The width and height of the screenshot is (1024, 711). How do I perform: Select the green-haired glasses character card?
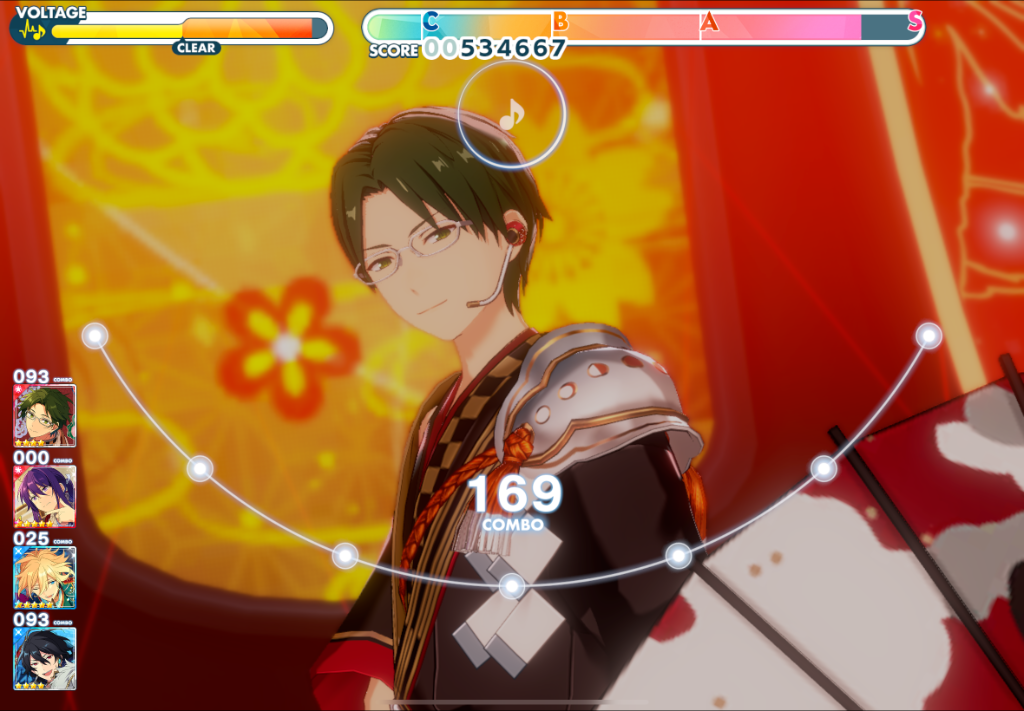click(x=44, y=415)
